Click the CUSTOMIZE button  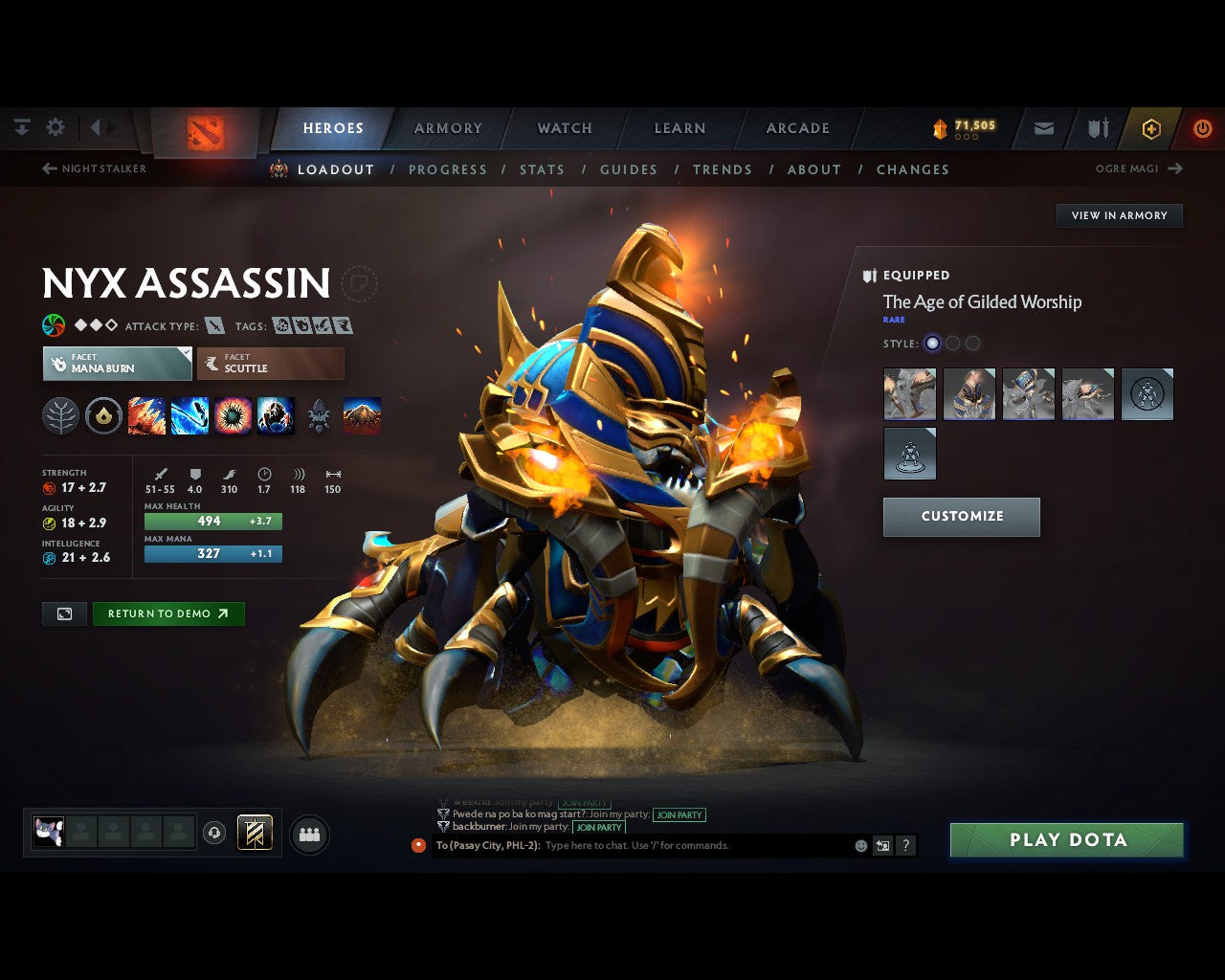[x=961, y=517]
